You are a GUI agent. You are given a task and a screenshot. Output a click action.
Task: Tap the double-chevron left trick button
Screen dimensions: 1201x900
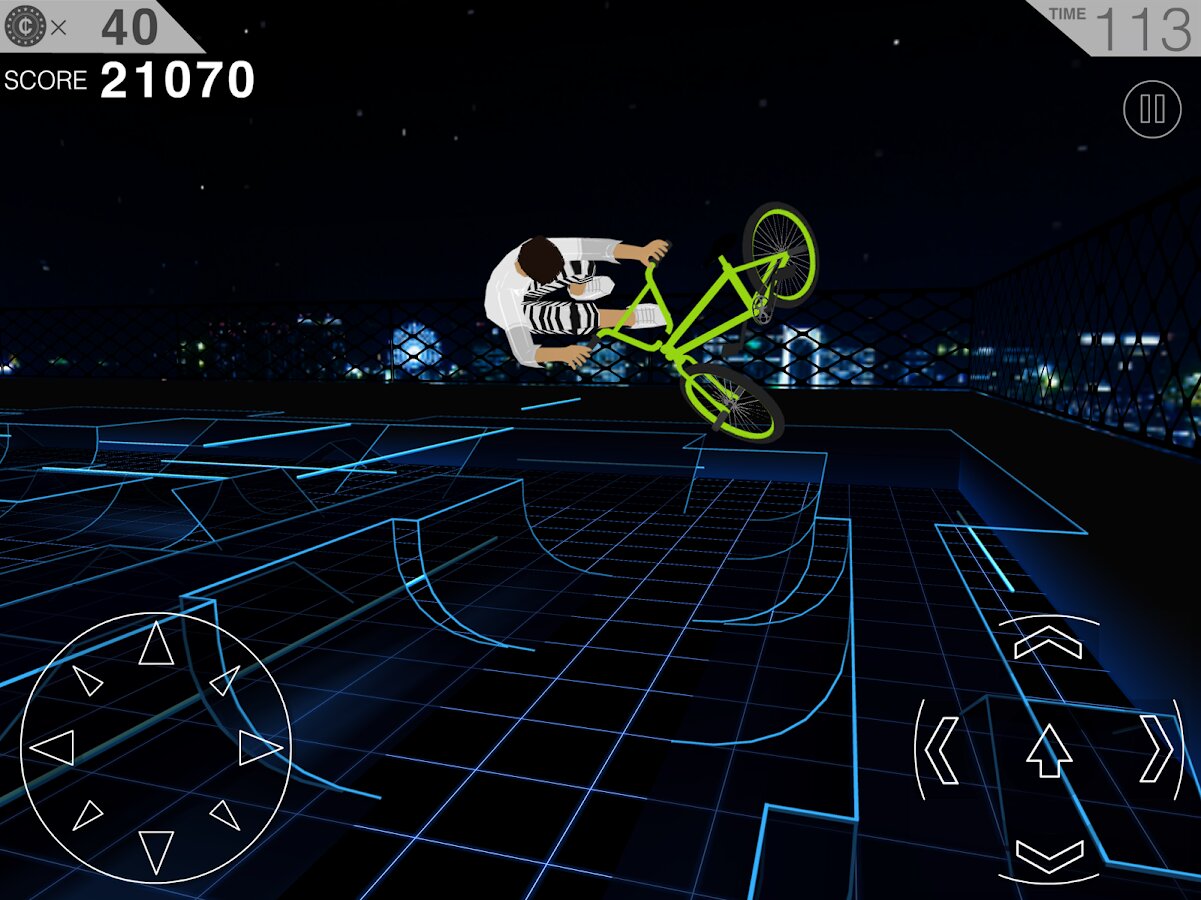point(942,750)
